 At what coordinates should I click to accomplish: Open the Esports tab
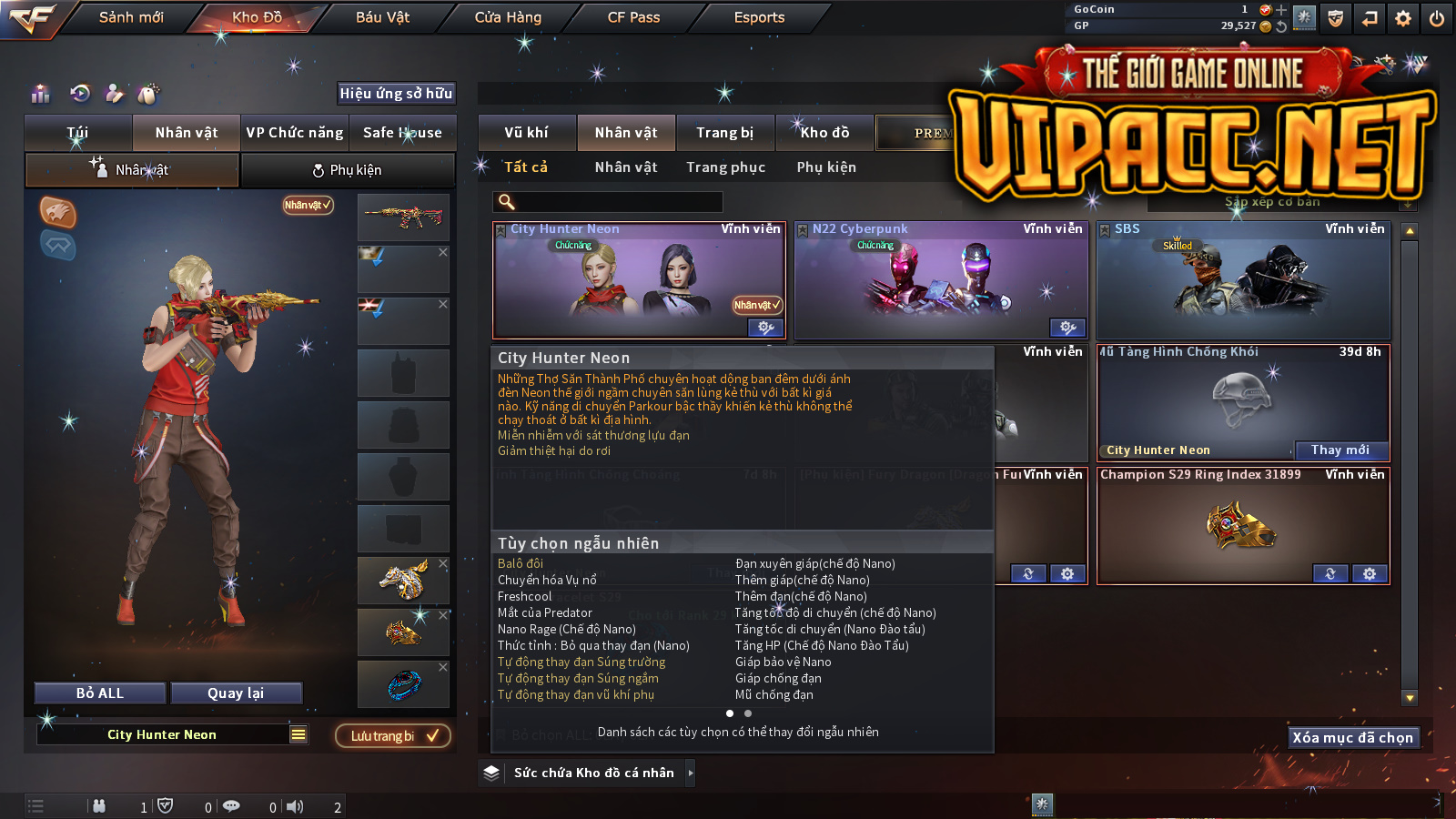(759, 17)
